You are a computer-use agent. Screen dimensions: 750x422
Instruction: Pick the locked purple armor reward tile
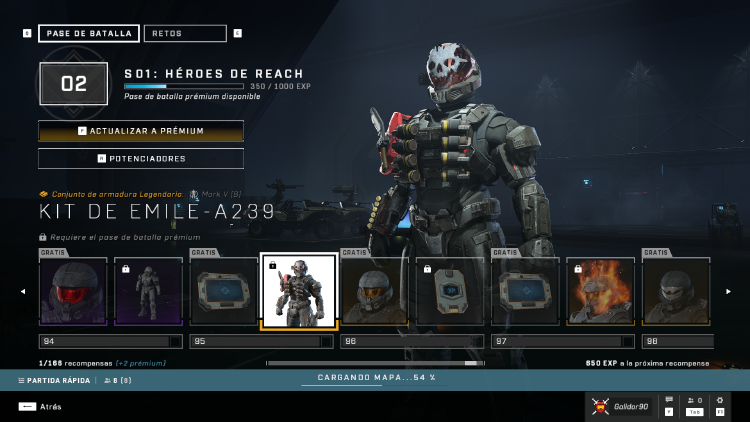(148, 291)
